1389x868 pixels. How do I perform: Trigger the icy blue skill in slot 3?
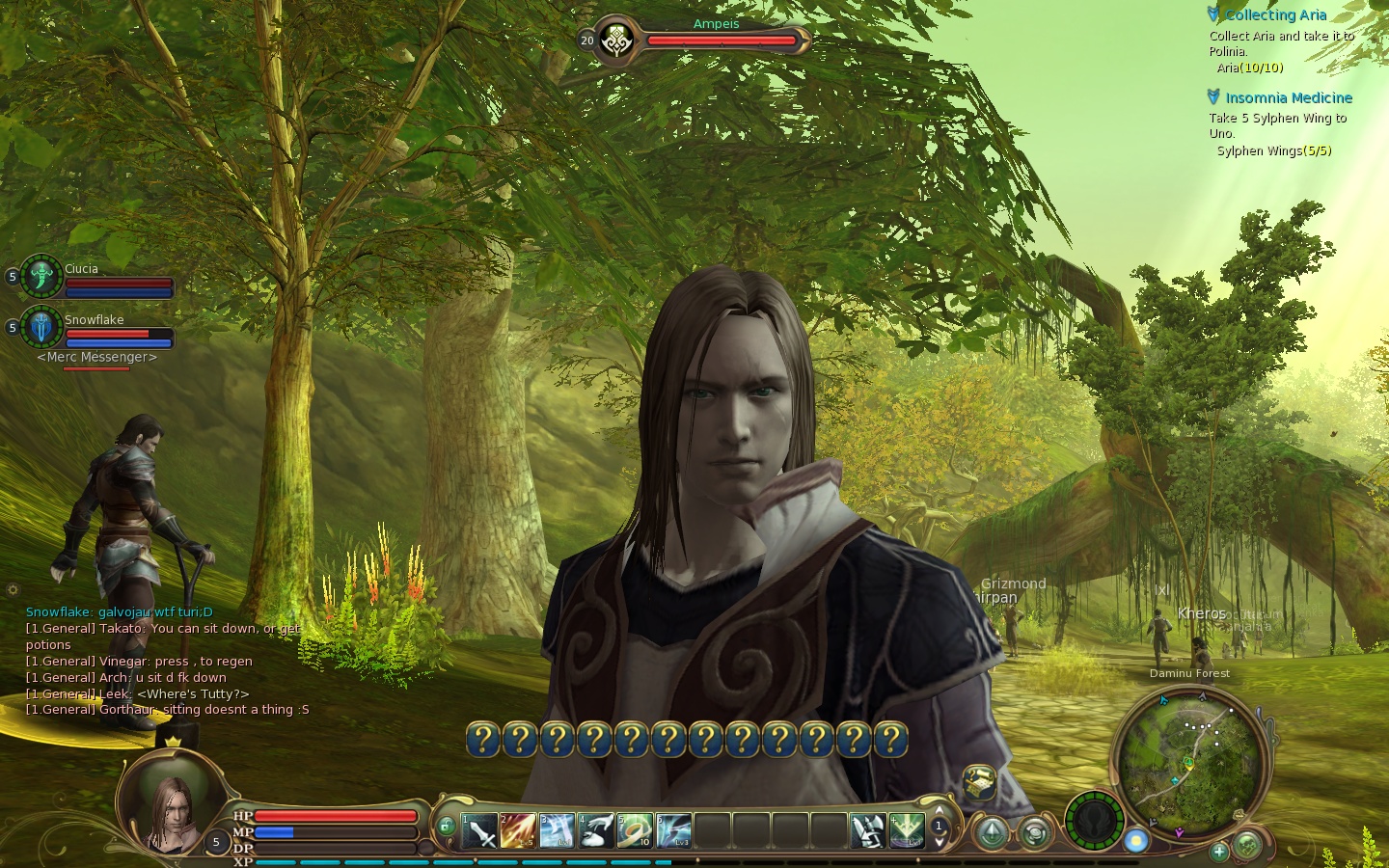tap(557, 829)
